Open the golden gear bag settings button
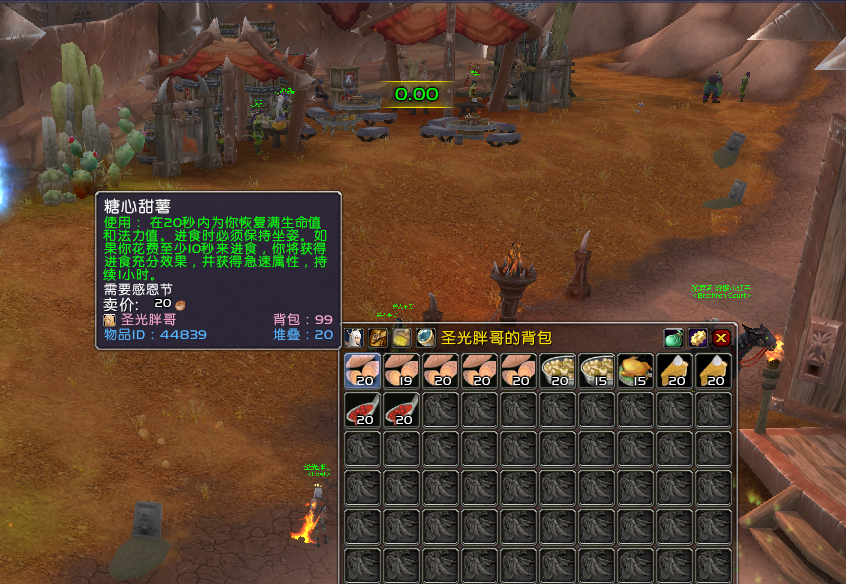Screen dimensions: 846x584 click(x=697, y=338)
